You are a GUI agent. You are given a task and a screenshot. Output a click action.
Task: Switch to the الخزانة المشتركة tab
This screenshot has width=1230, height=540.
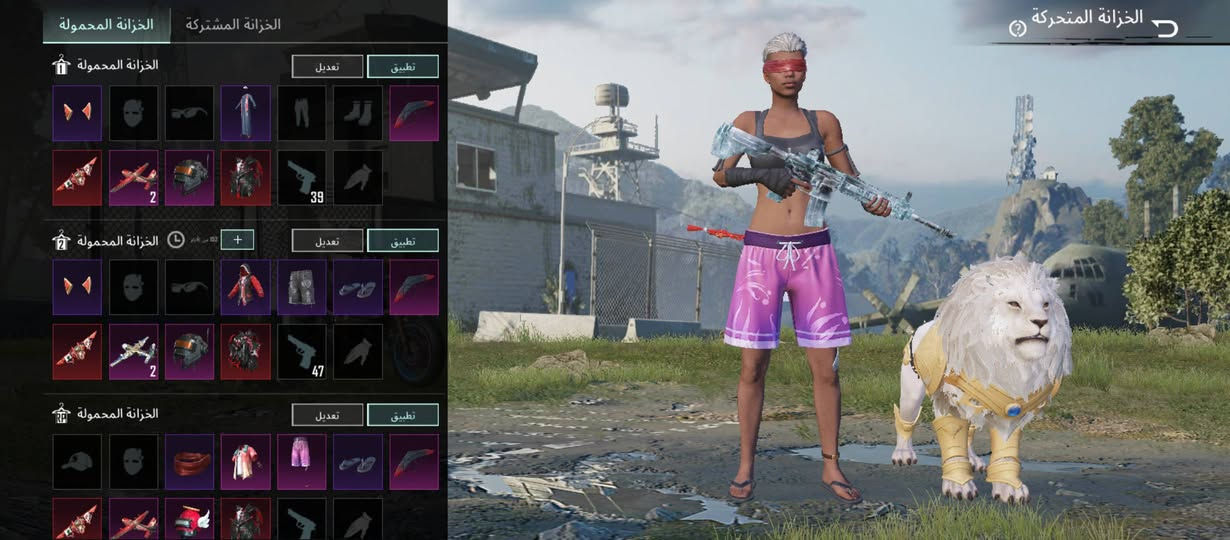pos(233,24)
